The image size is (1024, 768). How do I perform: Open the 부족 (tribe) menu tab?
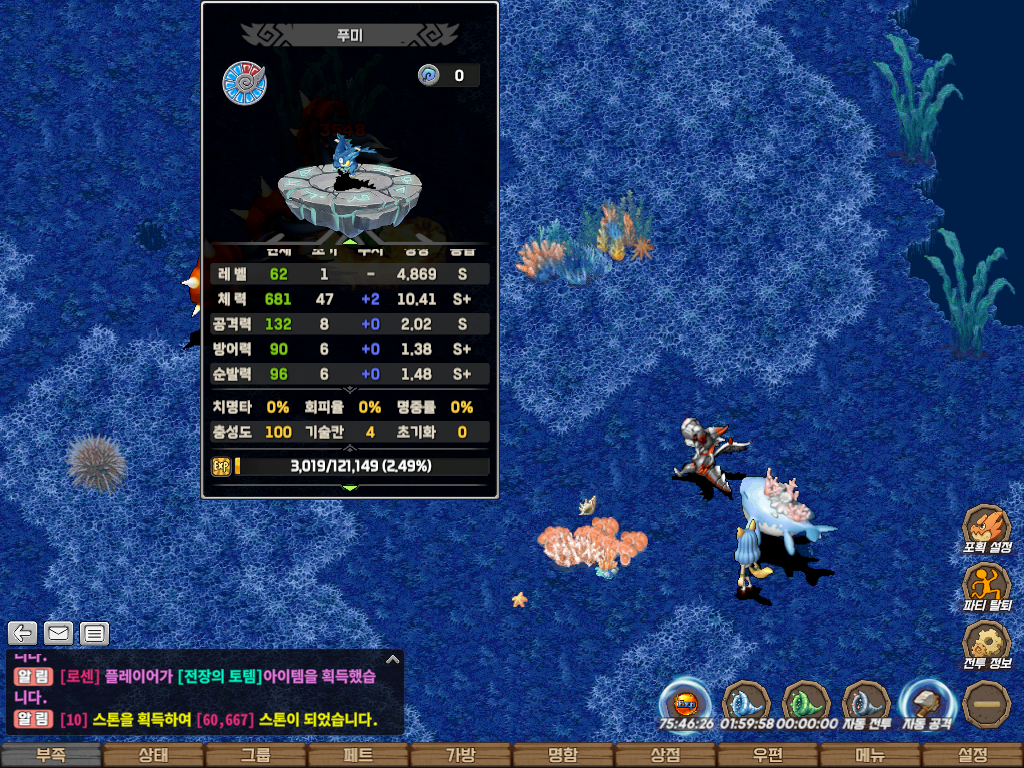[51, 755]
